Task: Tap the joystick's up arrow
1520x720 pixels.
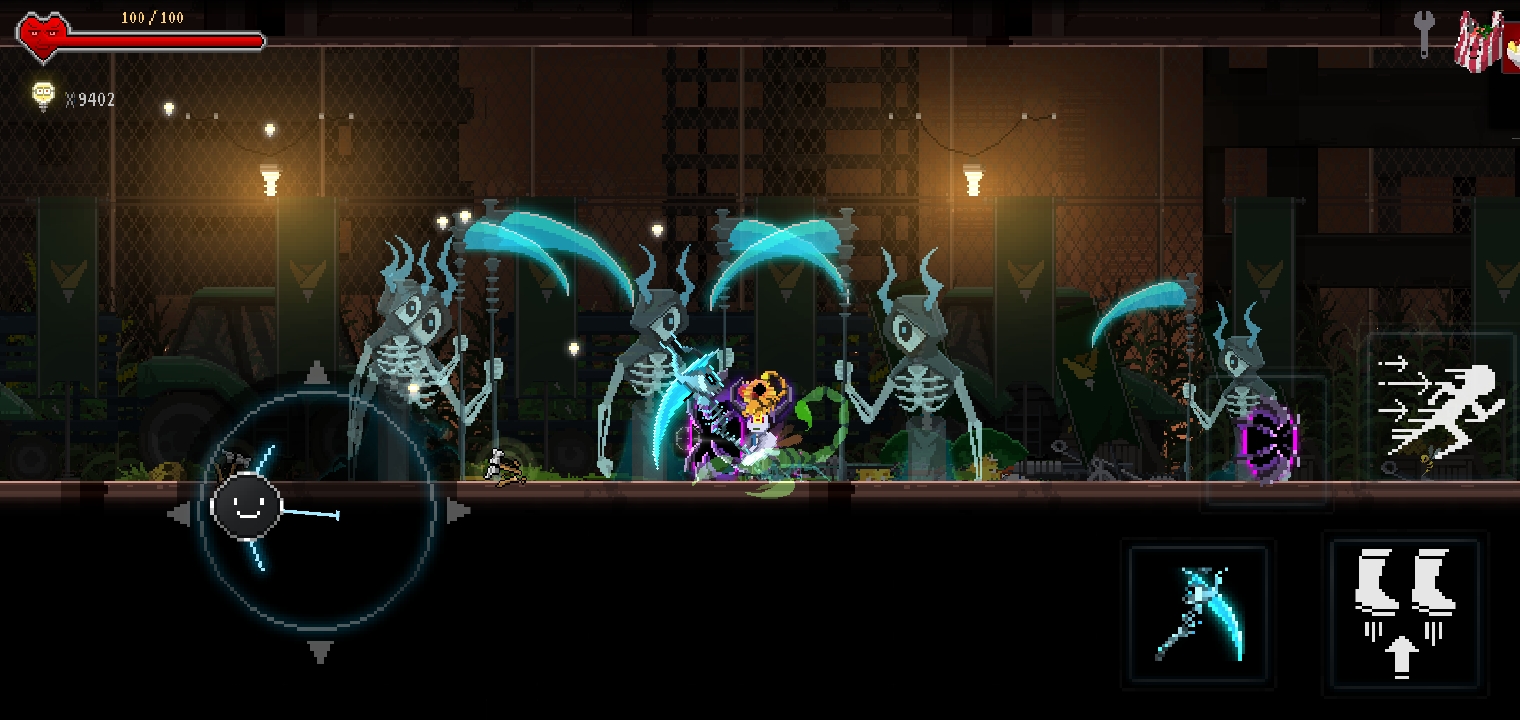Action: (317, 374)
